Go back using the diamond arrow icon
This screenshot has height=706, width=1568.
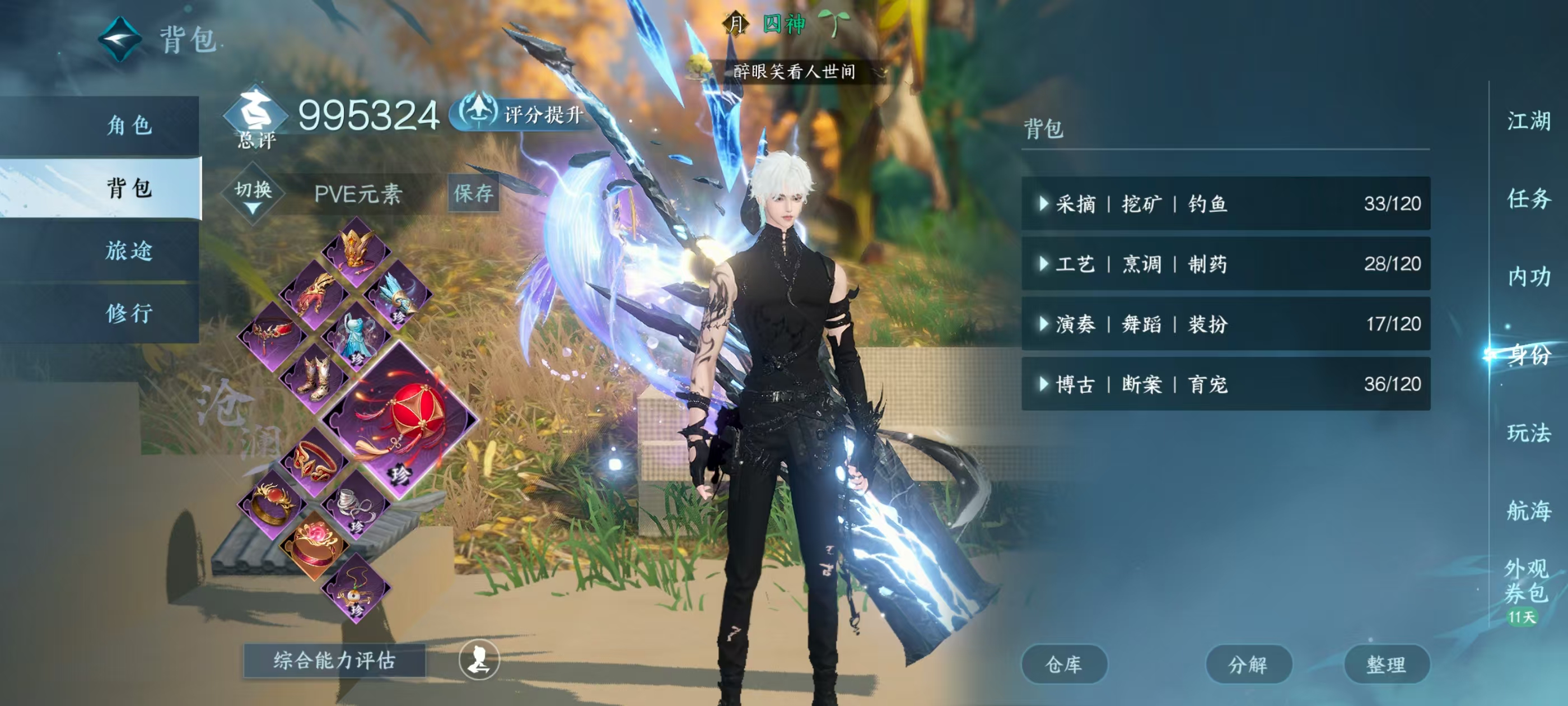pyautogui.click(x=120, y=40)
